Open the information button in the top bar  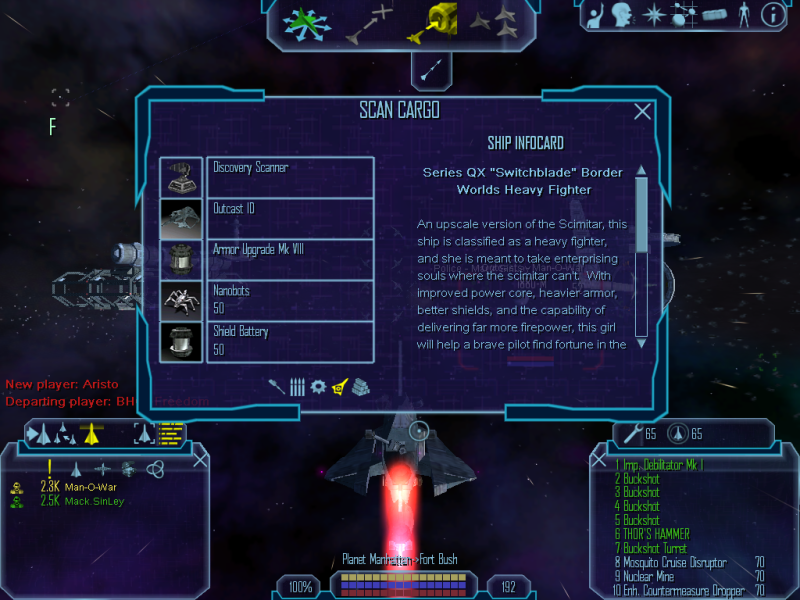point(772,14)
